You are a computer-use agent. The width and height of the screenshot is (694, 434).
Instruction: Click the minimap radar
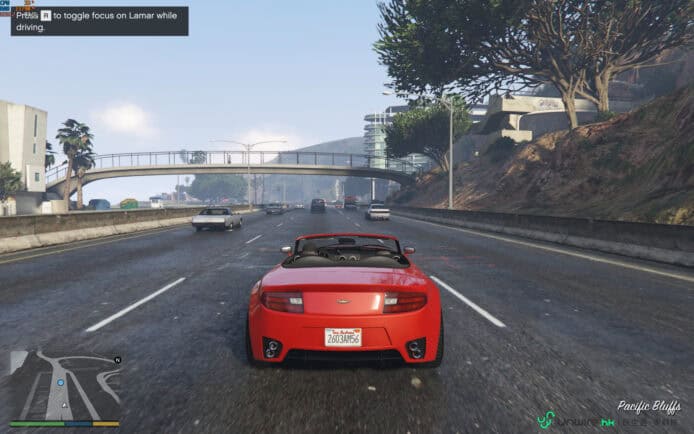[x=64, y=384]
